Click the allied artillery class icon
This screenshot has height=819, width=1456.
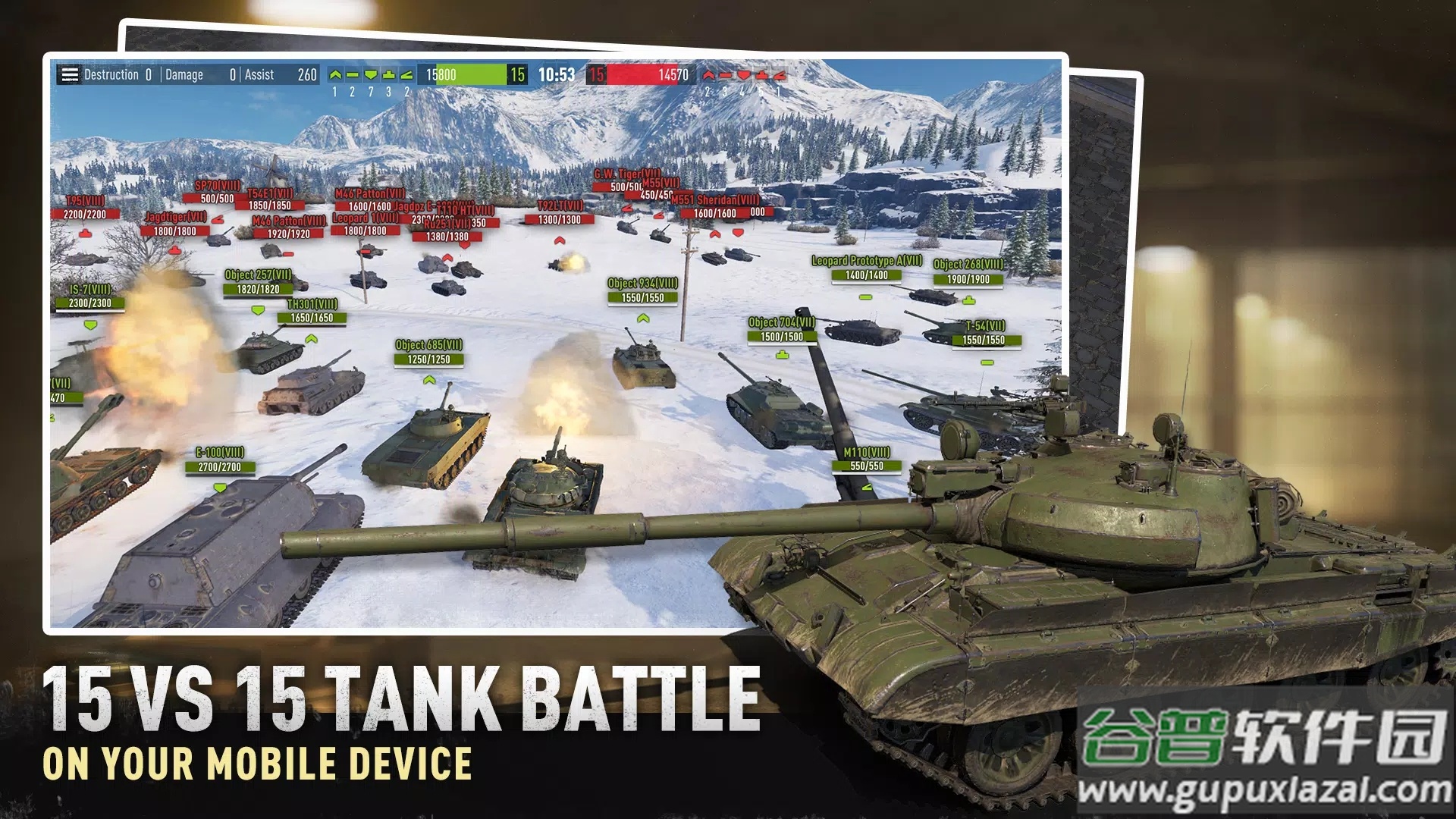tap(406, 76)
